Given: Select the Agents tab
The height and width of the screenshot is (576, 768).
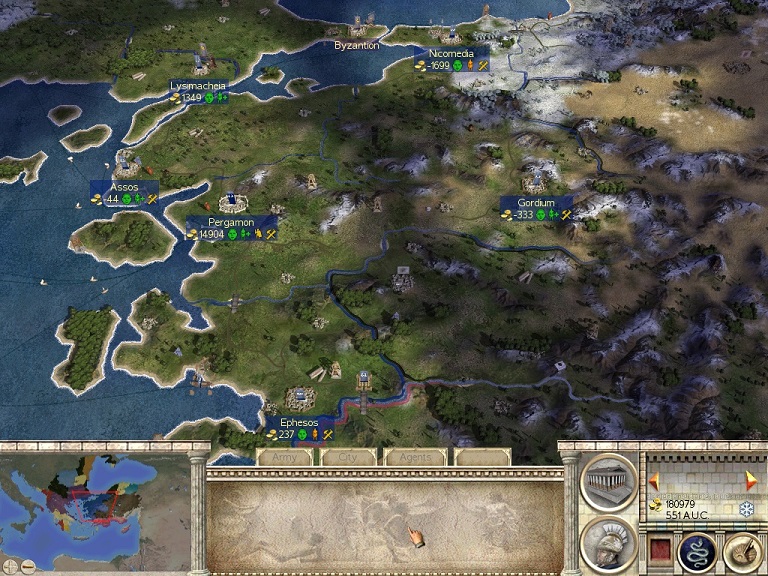Looking at the screenshot, I should 414,457.
